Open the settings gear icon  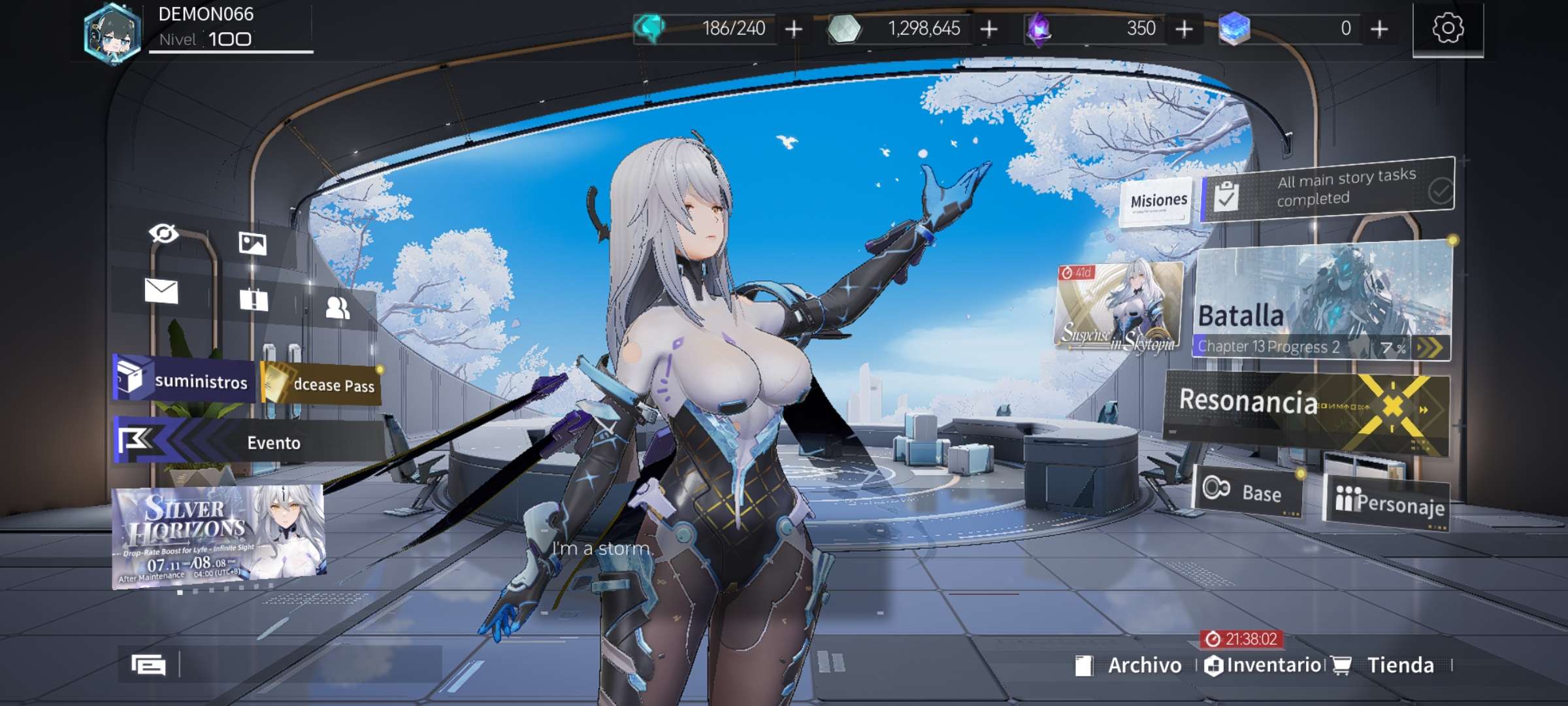pos(1447,29)
